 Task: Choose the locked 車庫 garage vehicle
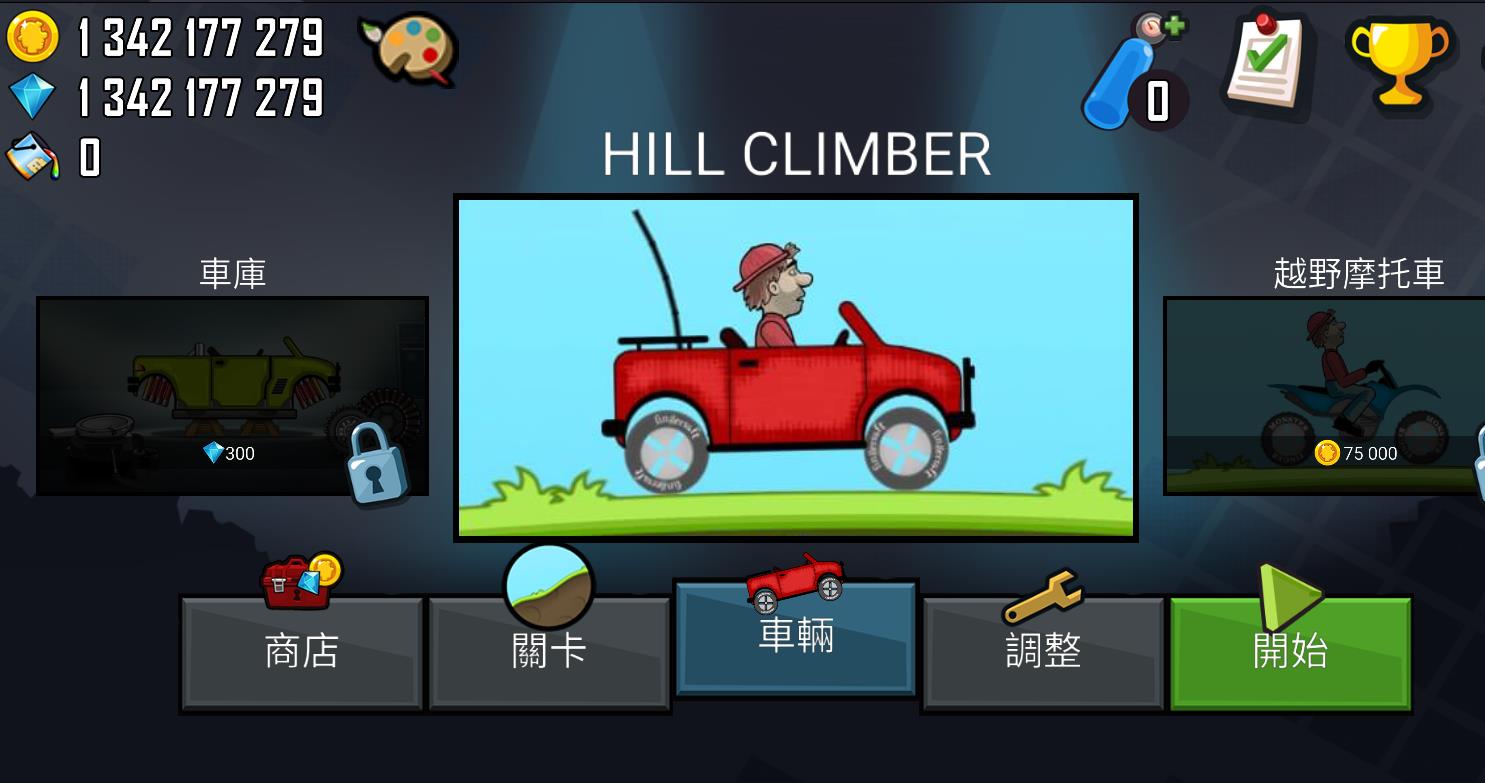pyautogui.click(x=232, y=395)
